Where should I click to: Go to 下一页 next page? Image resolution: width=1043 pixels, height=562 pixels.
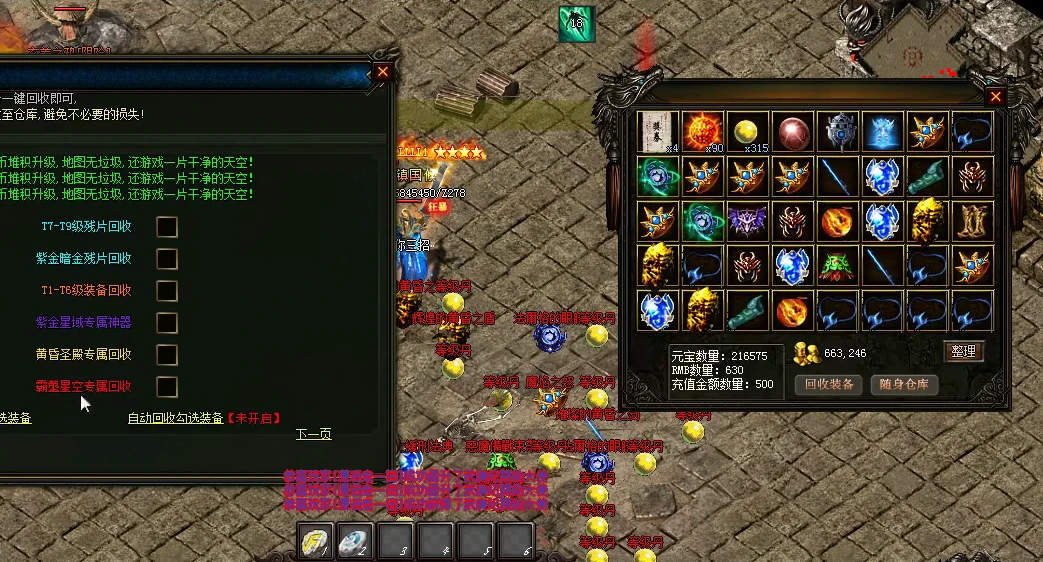[313, 434]
